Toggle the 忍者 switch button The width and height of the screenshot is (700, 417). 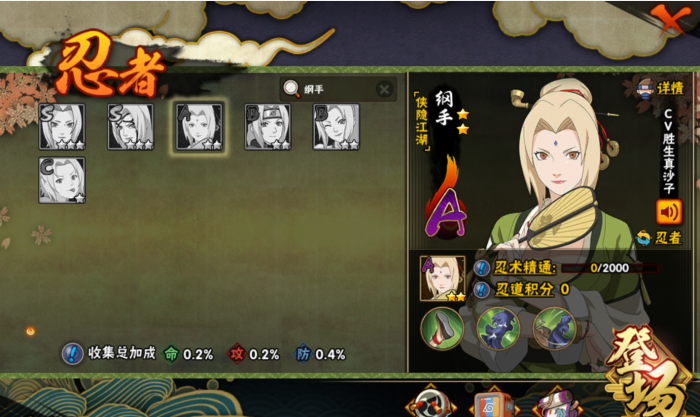point(659,237)
